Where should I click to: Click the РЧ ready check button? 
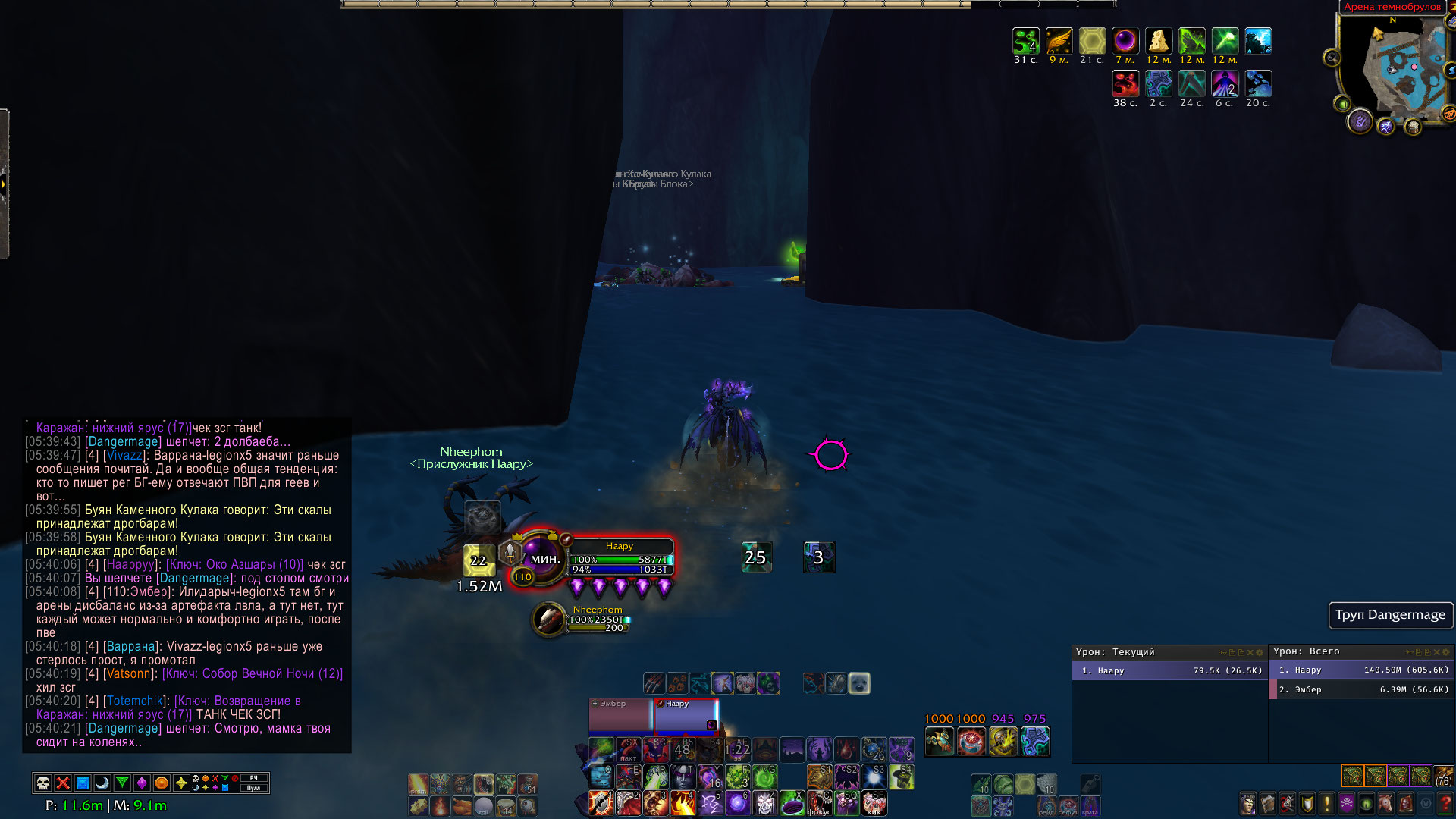click(253, 778)
